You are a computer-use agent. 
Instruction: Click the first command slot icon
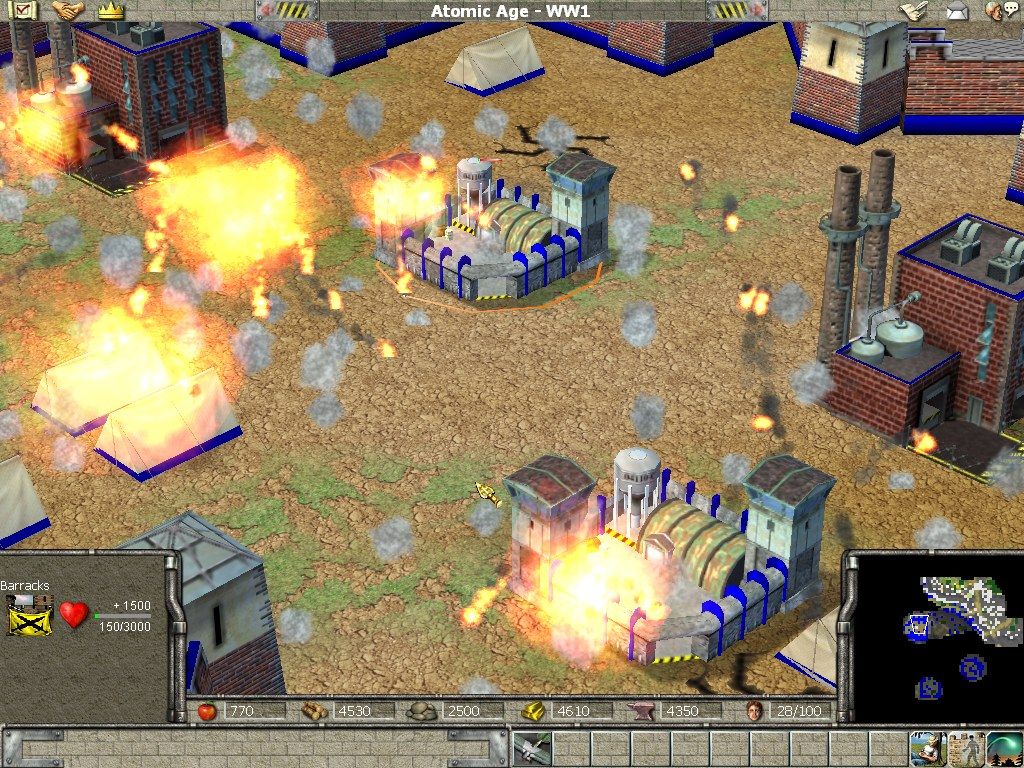coord(531,748)
